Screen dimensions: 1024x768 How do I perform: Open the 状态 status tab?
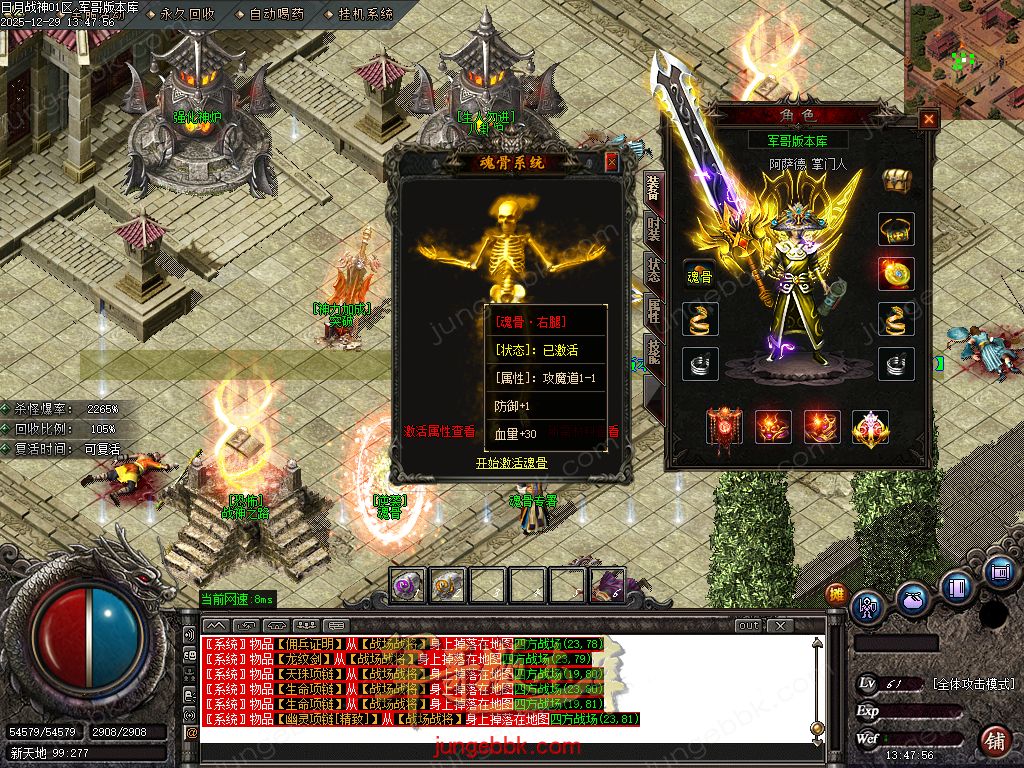[653, 272]
